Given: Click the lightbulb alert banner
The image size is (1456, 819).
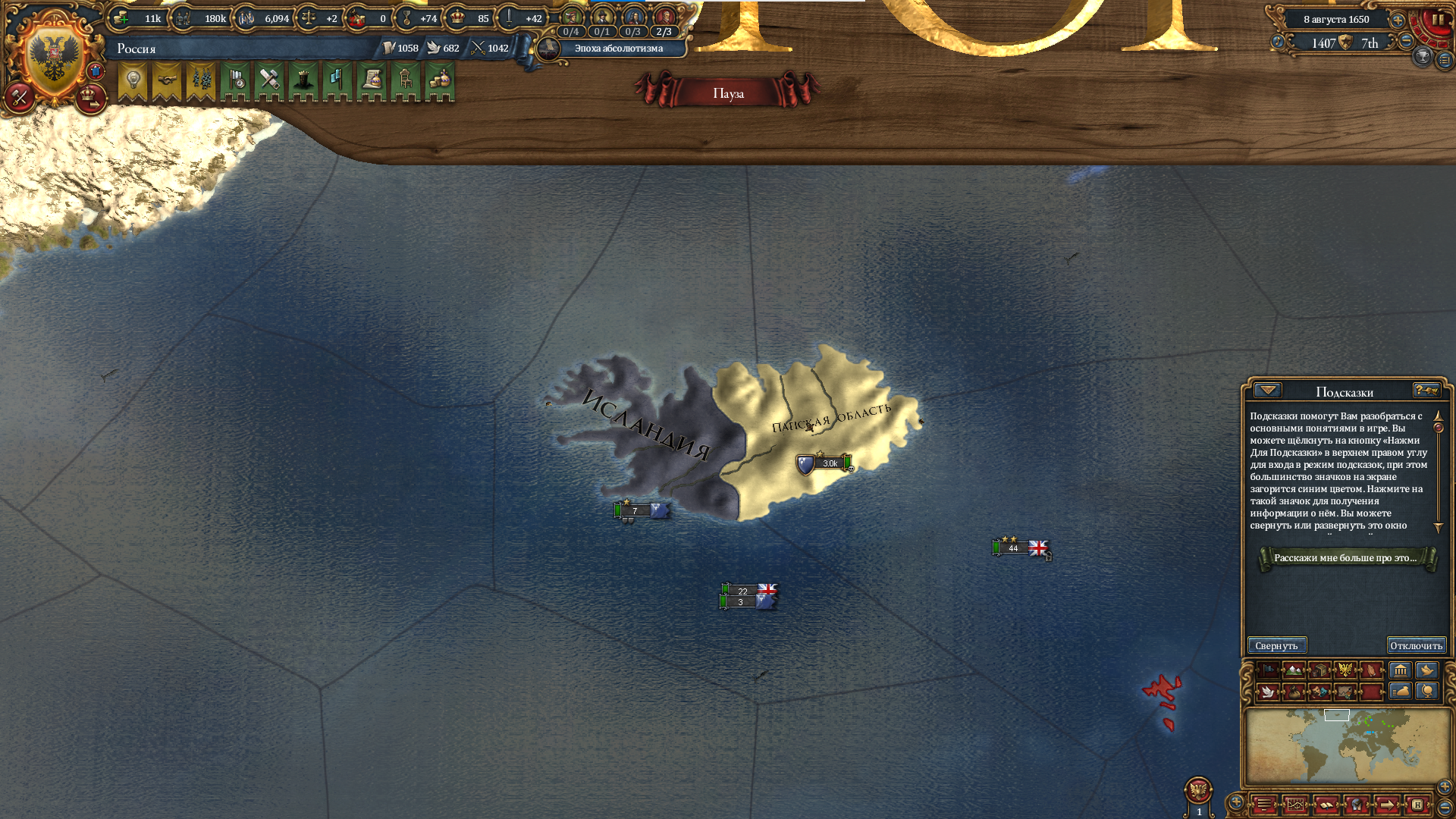Looking at the screenshot, I should (x=133, y=80).
